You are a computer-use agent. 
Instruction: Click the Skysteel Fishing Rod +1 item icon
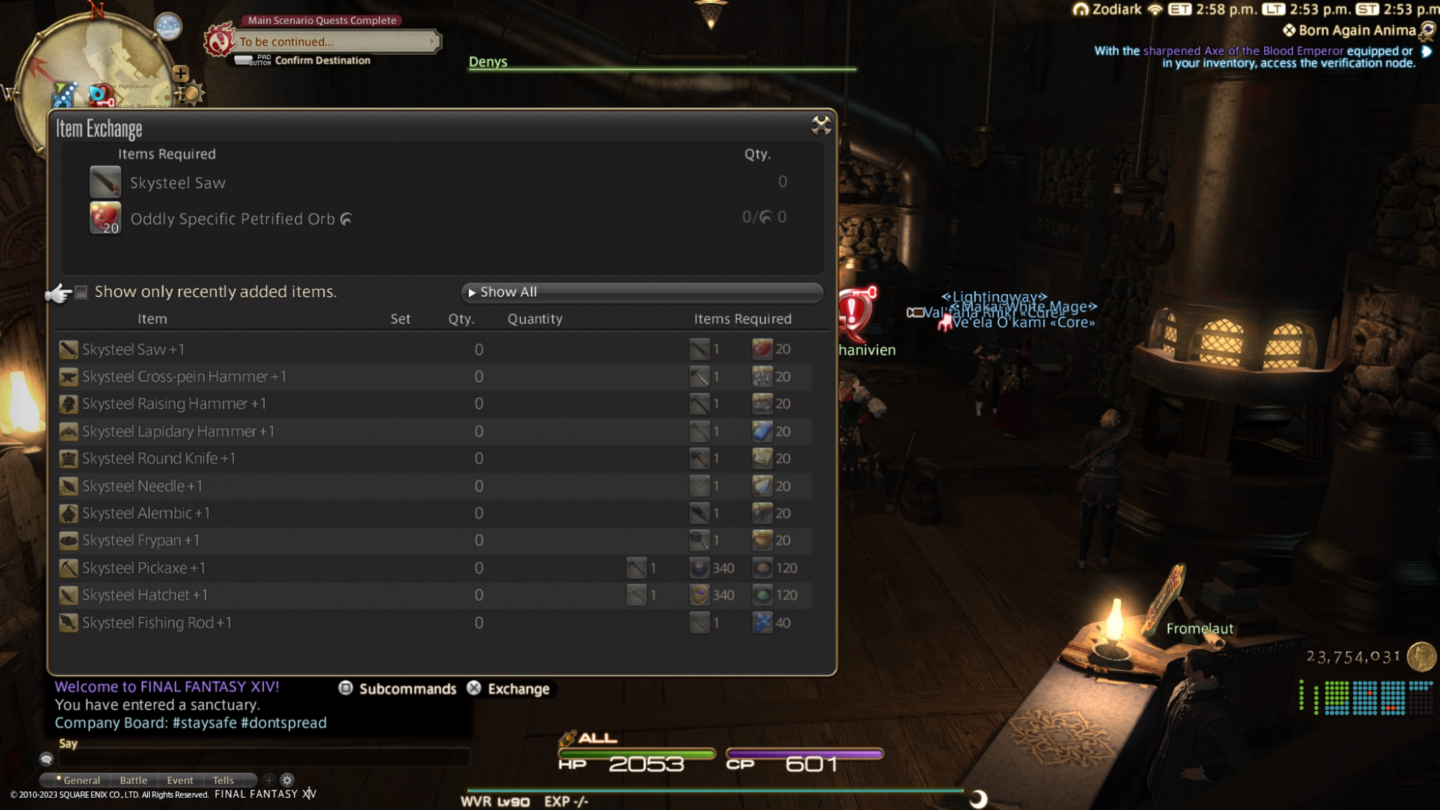[x=67, y=622]
